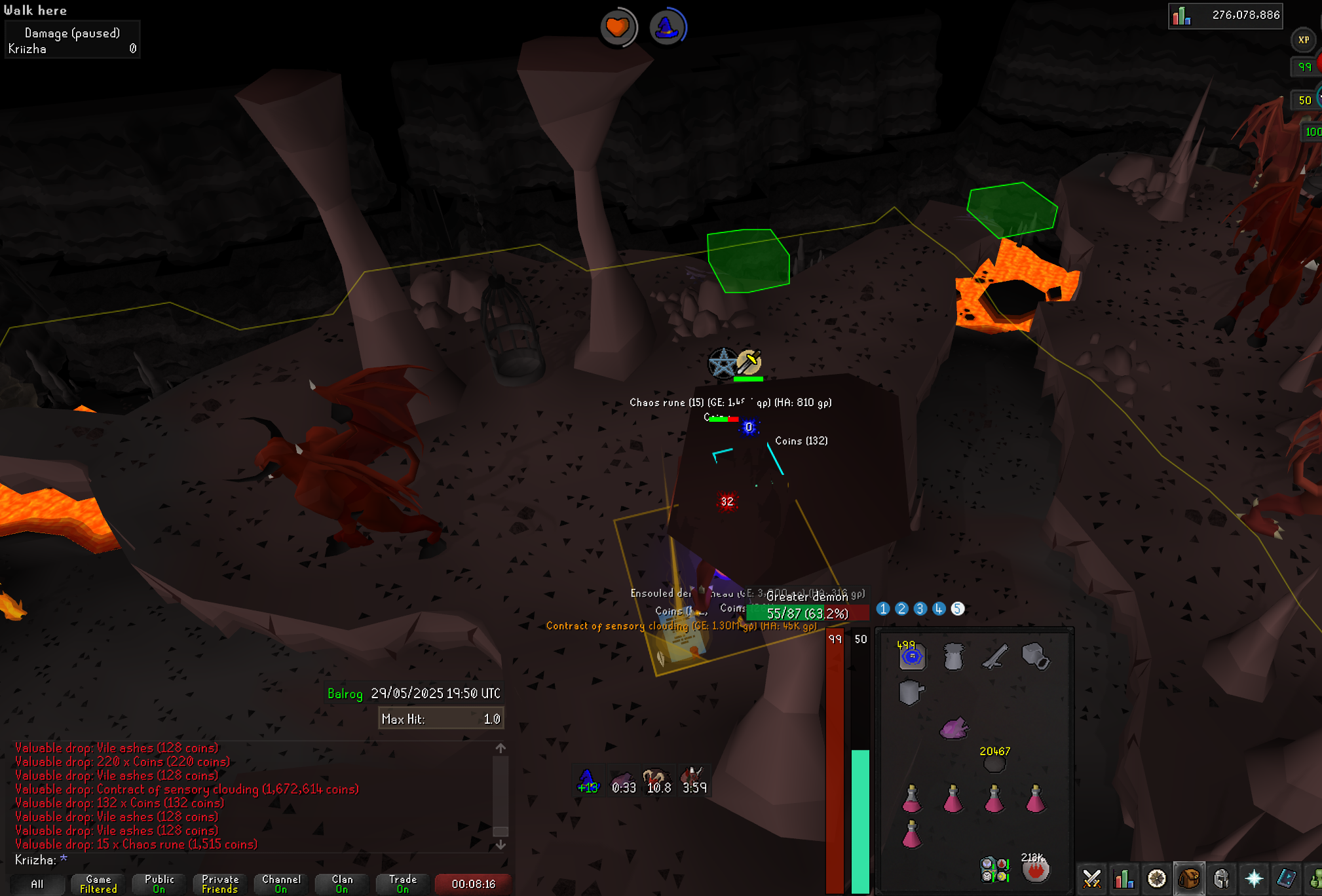Open the Combat Options crossed swords tab
Image resolution: width=1322 pixels, height=896 pixels.
(x=1091, y=878)
